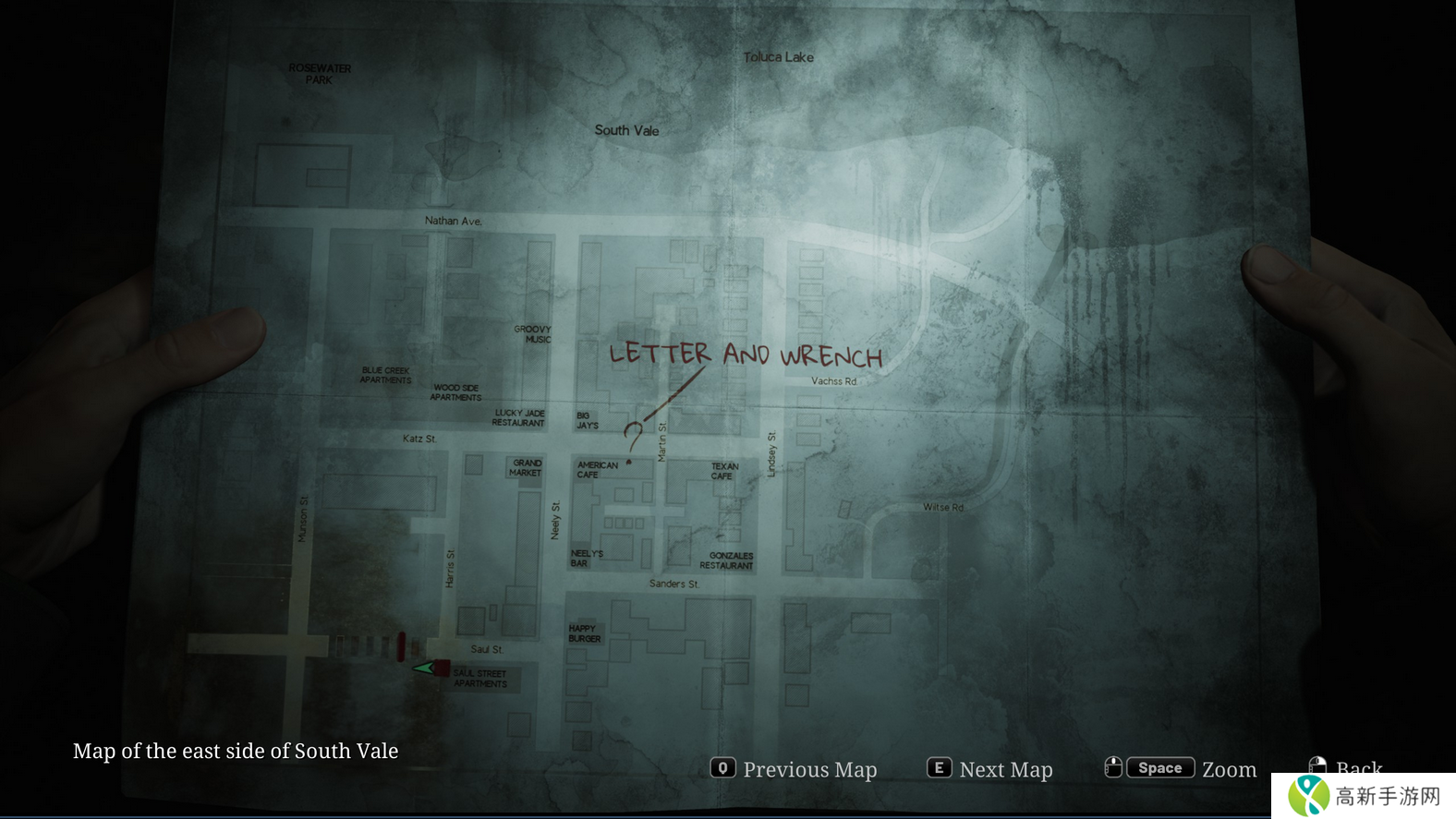Activate the Zoom map control
The height and width of the screenshot is (819, 1456).
click(x=1181, y=768)
